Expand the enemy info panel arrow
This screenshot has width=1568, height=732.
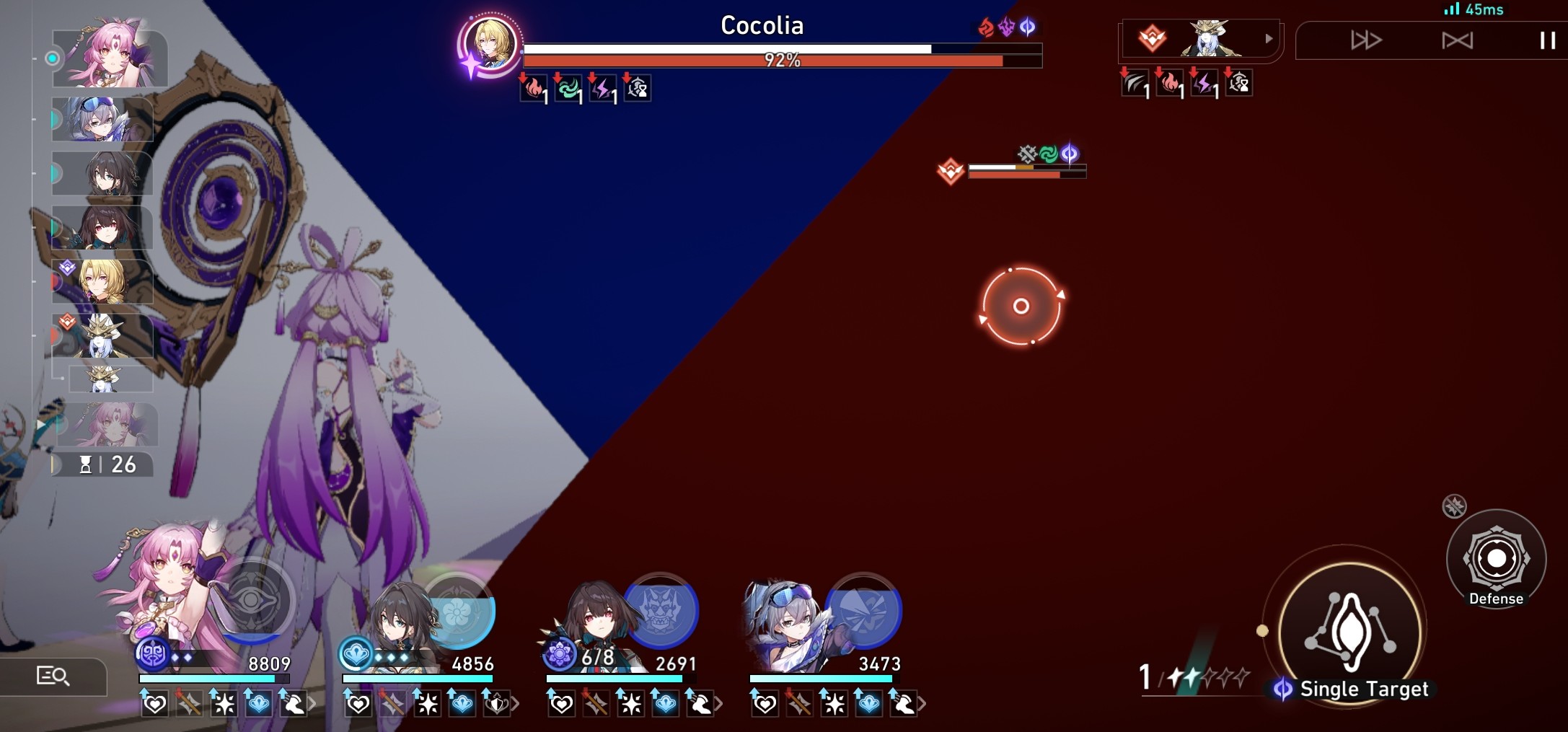point(1269,40)
